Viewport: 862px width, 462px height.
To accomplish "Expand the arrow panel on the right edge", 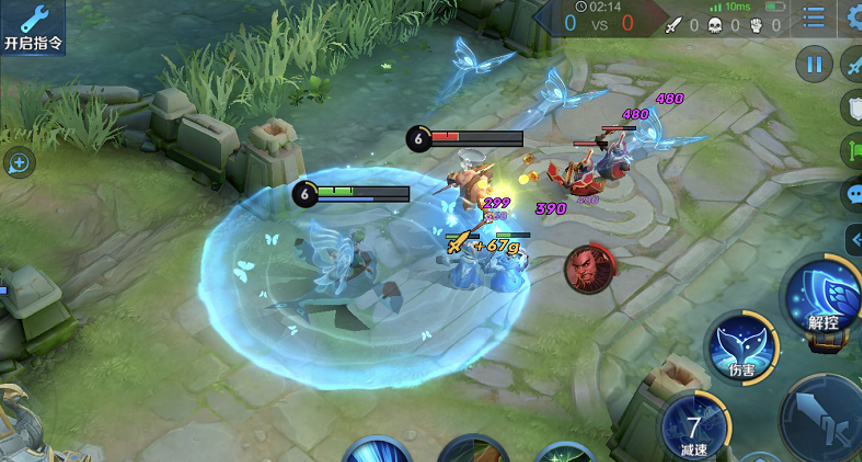I will point(854,239).
